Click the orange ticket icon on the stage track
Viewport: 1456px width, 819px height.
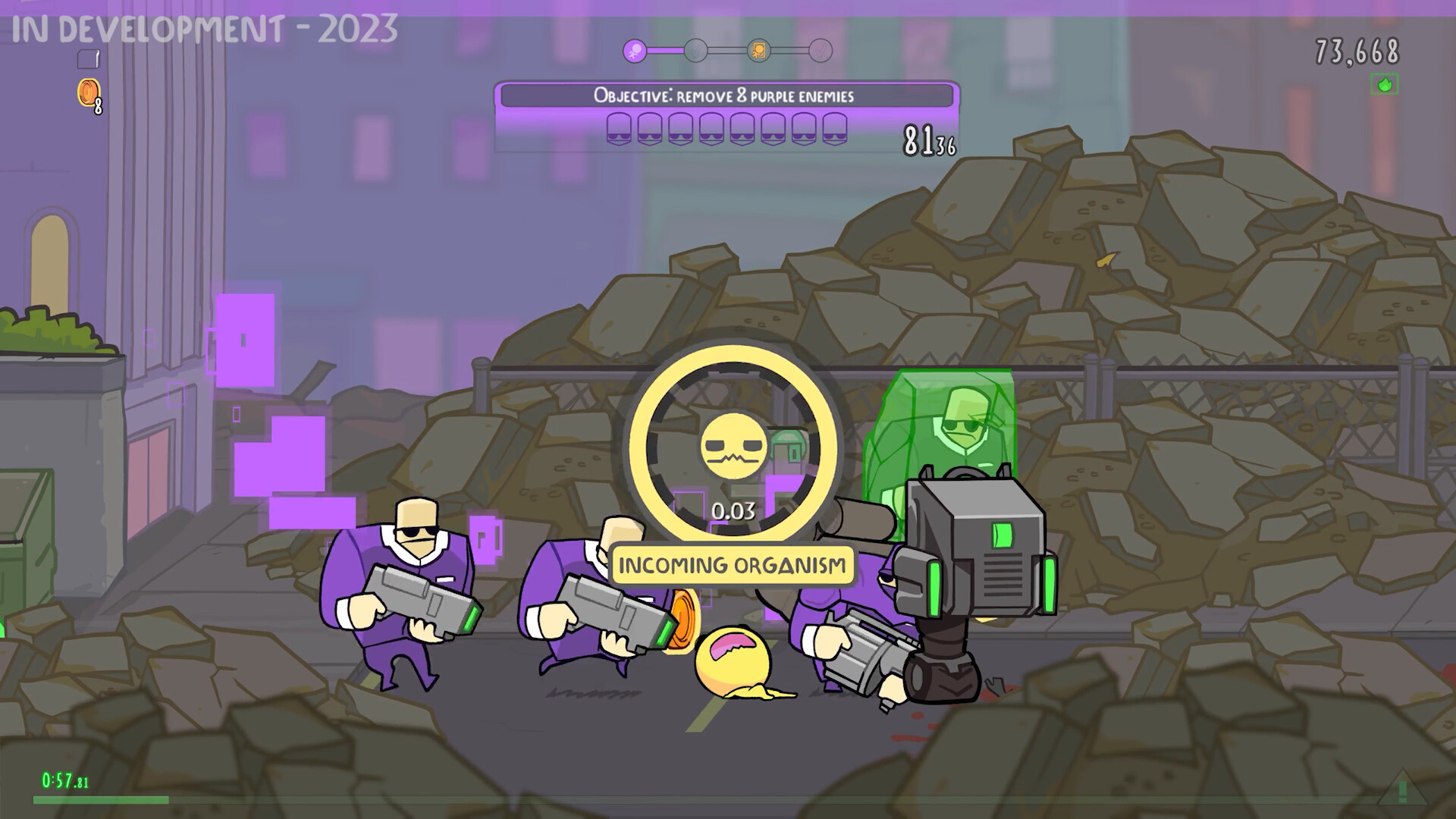[x=760, y=50]
